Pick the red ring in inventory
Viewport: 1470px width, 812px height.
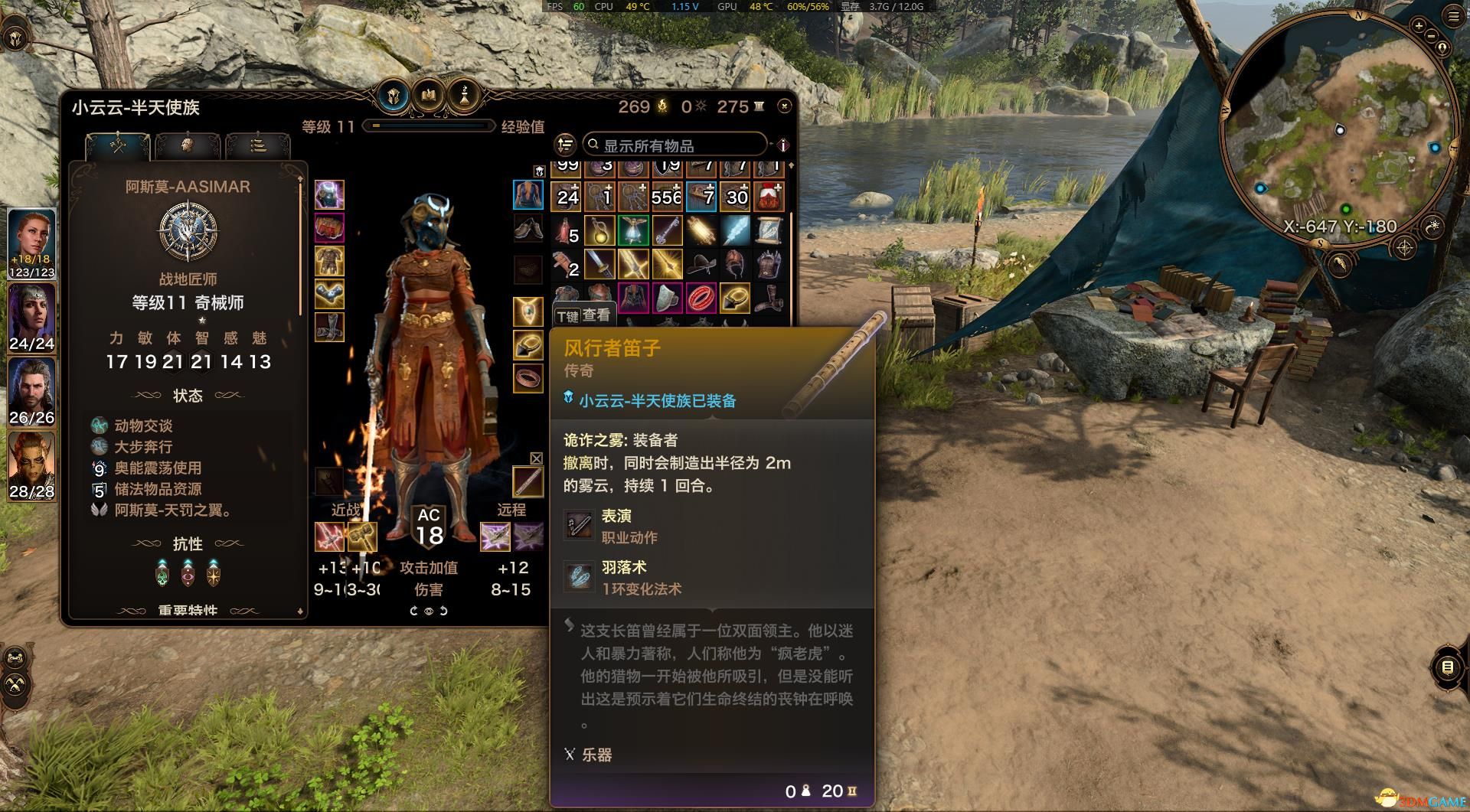click(x=701, y=298)
